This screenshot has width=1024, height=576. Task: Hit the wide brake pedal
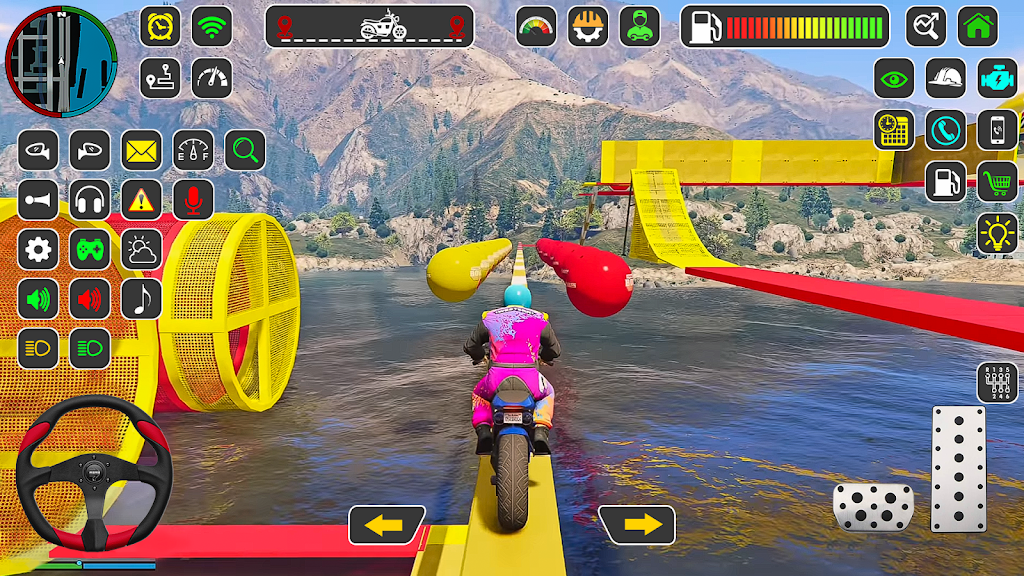tap(873, 507)
